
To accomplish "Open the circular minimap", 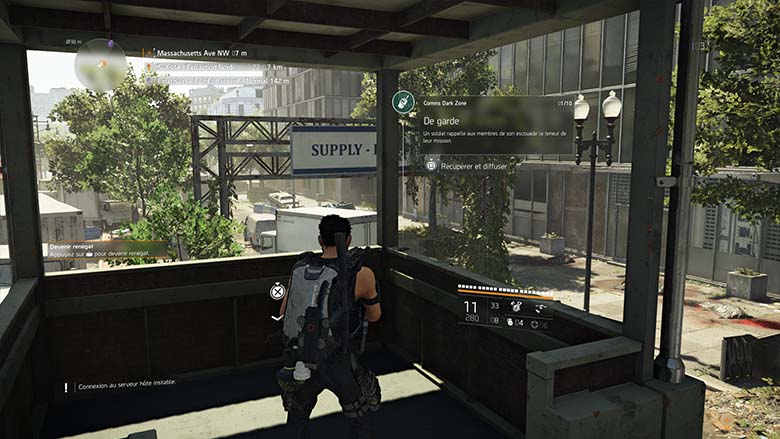I will click(x=101, y=64).
